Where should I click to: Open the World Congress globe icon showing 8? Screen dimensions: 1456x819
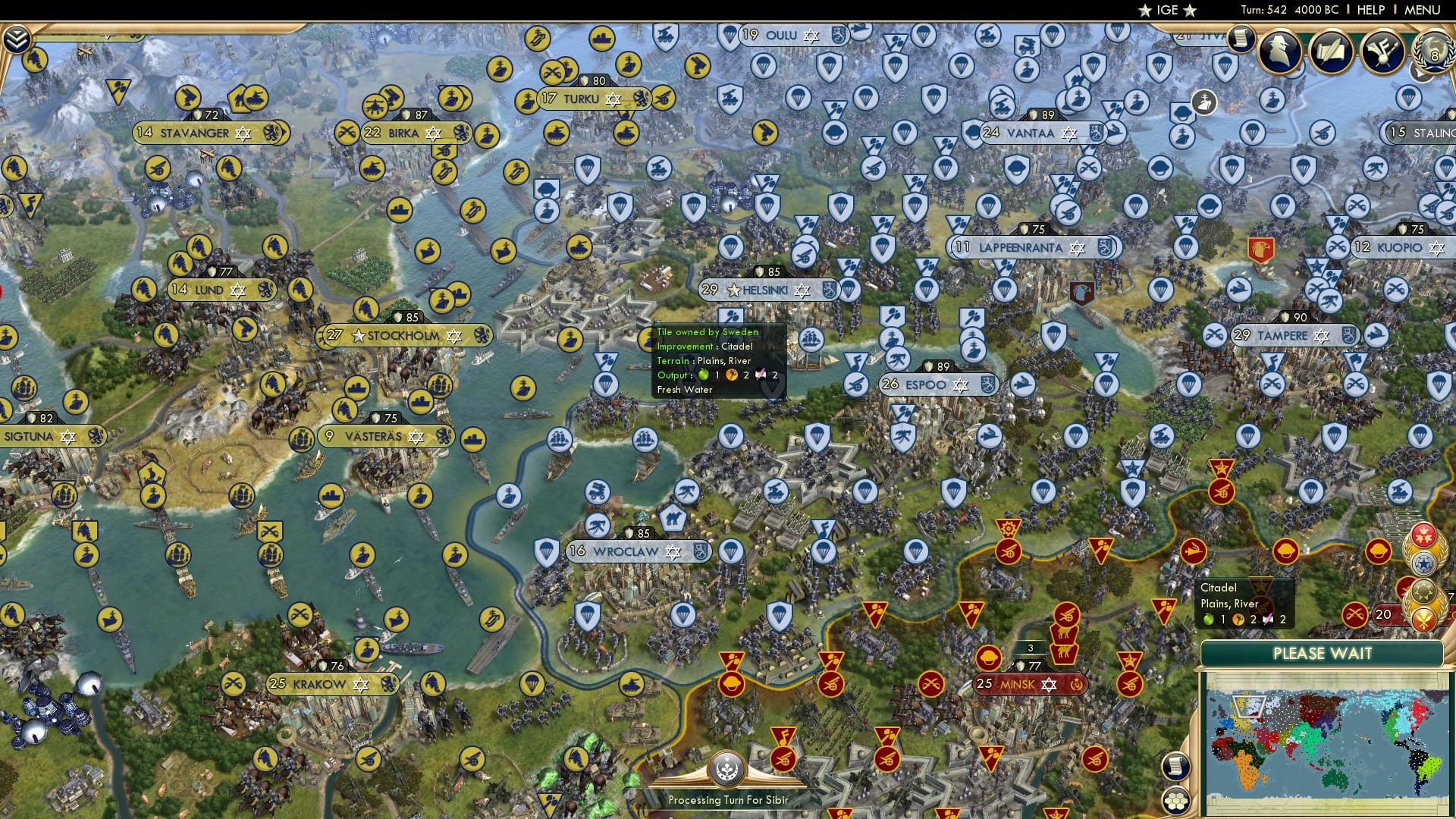tap(1432, 53)
